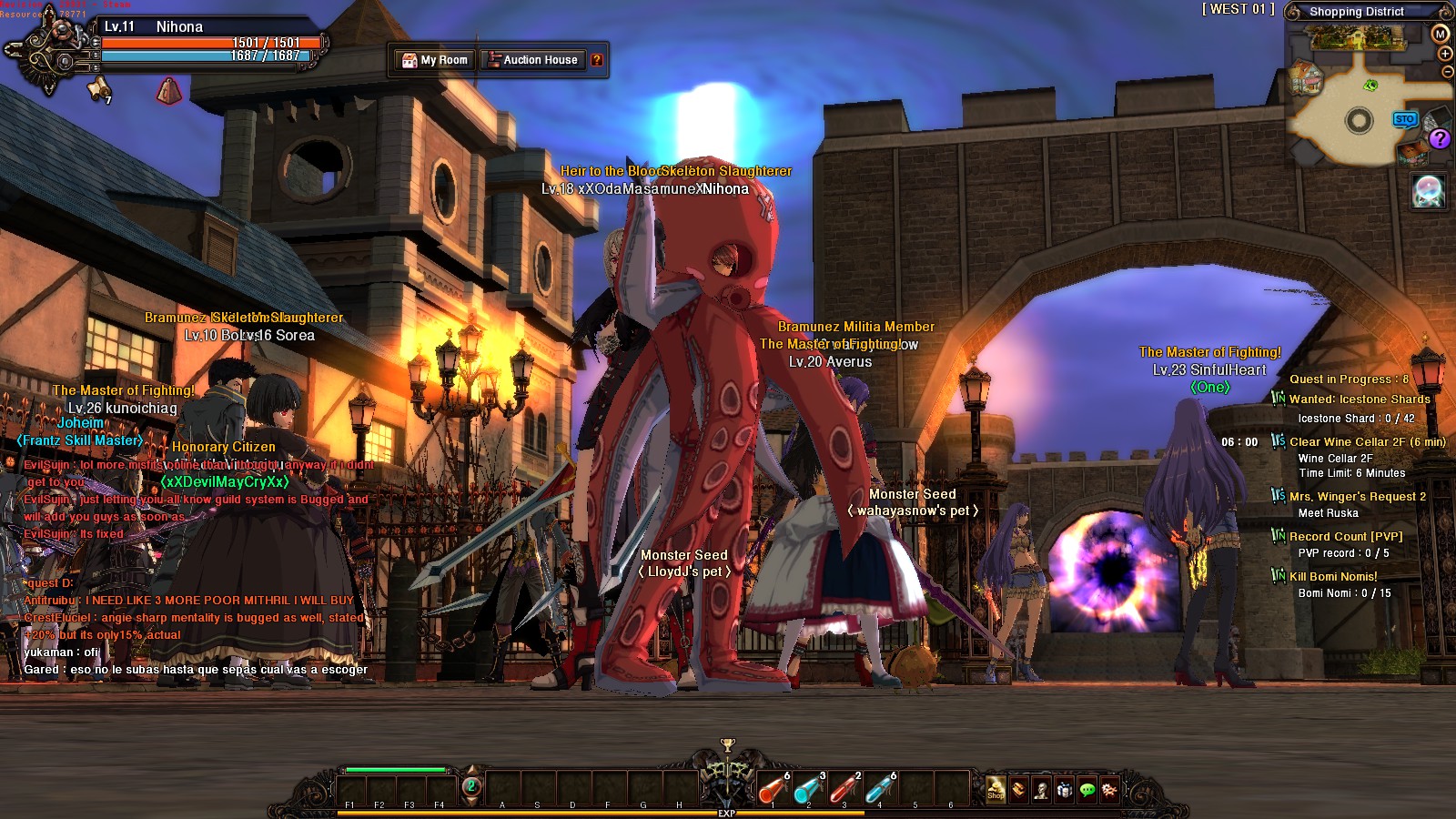Image resolution: width=1456 pixels, height=819 pixels.
Task: Open the gift box icon in the bottom bar
Action: pyautogui.click(x=1064, y=790)
